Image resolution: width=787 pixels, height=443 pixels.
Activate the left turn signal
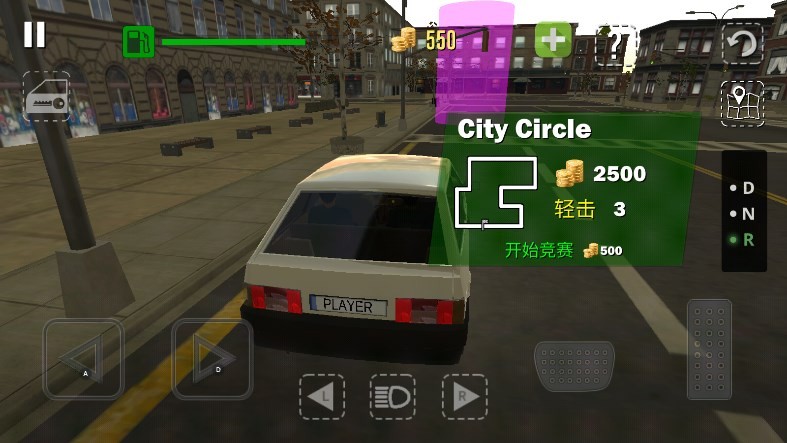pyautogui.click(x=321, y=397)
